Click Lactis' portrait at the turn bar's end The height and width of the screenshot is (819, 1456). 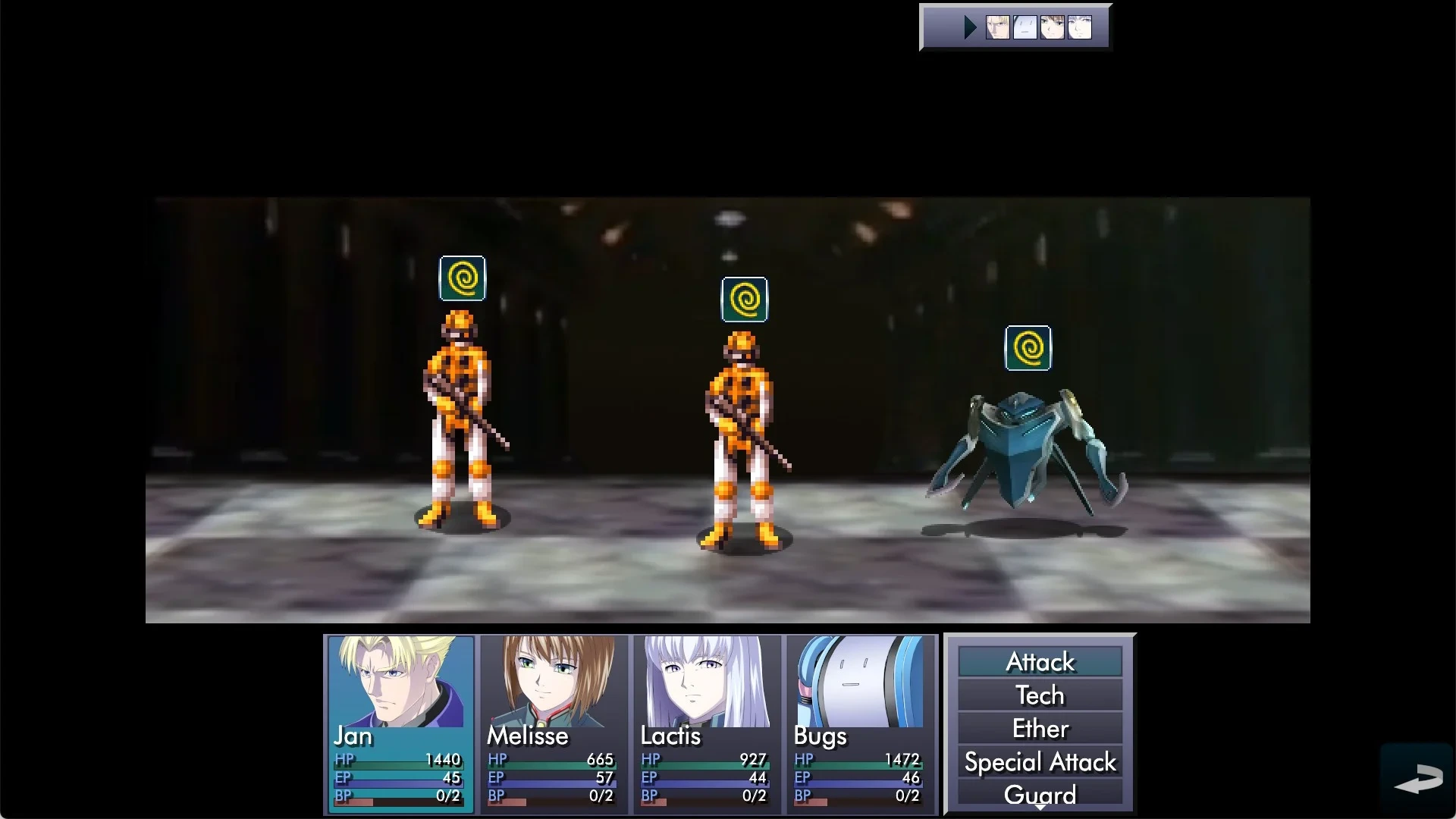(x=1080, y=27)
